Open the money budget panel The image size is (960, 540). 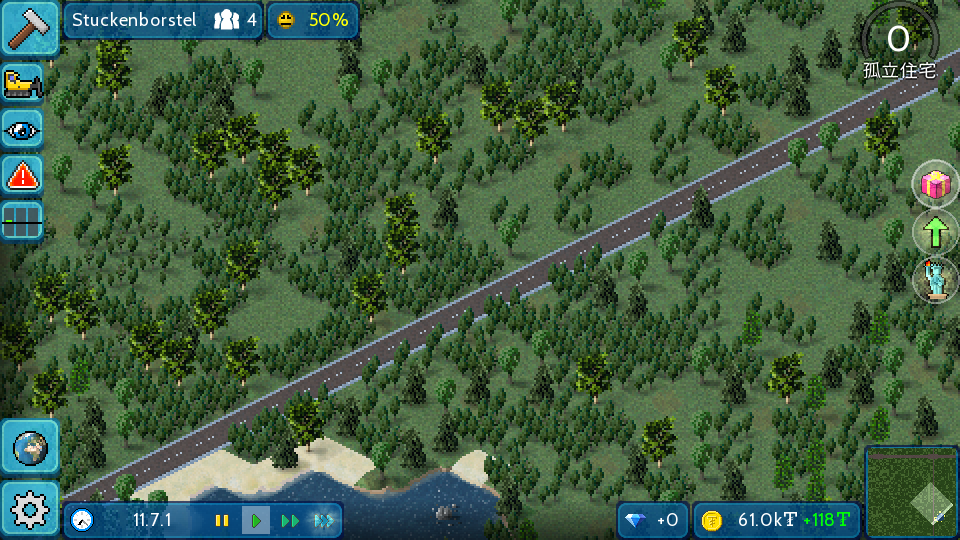[x=777, y=520]
